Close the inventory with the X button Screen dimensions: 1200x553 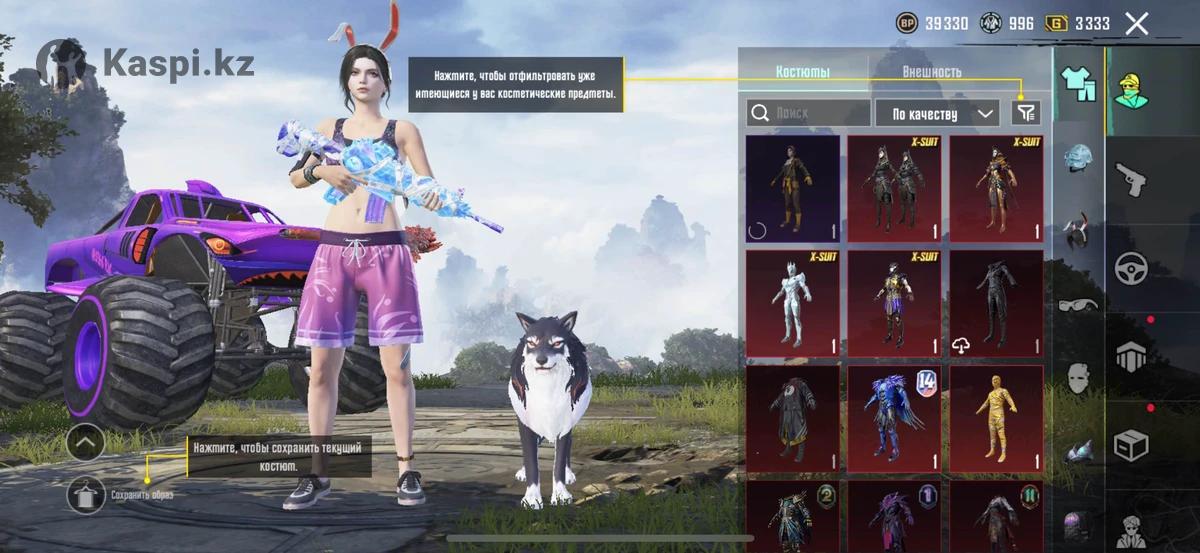point(1137,24)
